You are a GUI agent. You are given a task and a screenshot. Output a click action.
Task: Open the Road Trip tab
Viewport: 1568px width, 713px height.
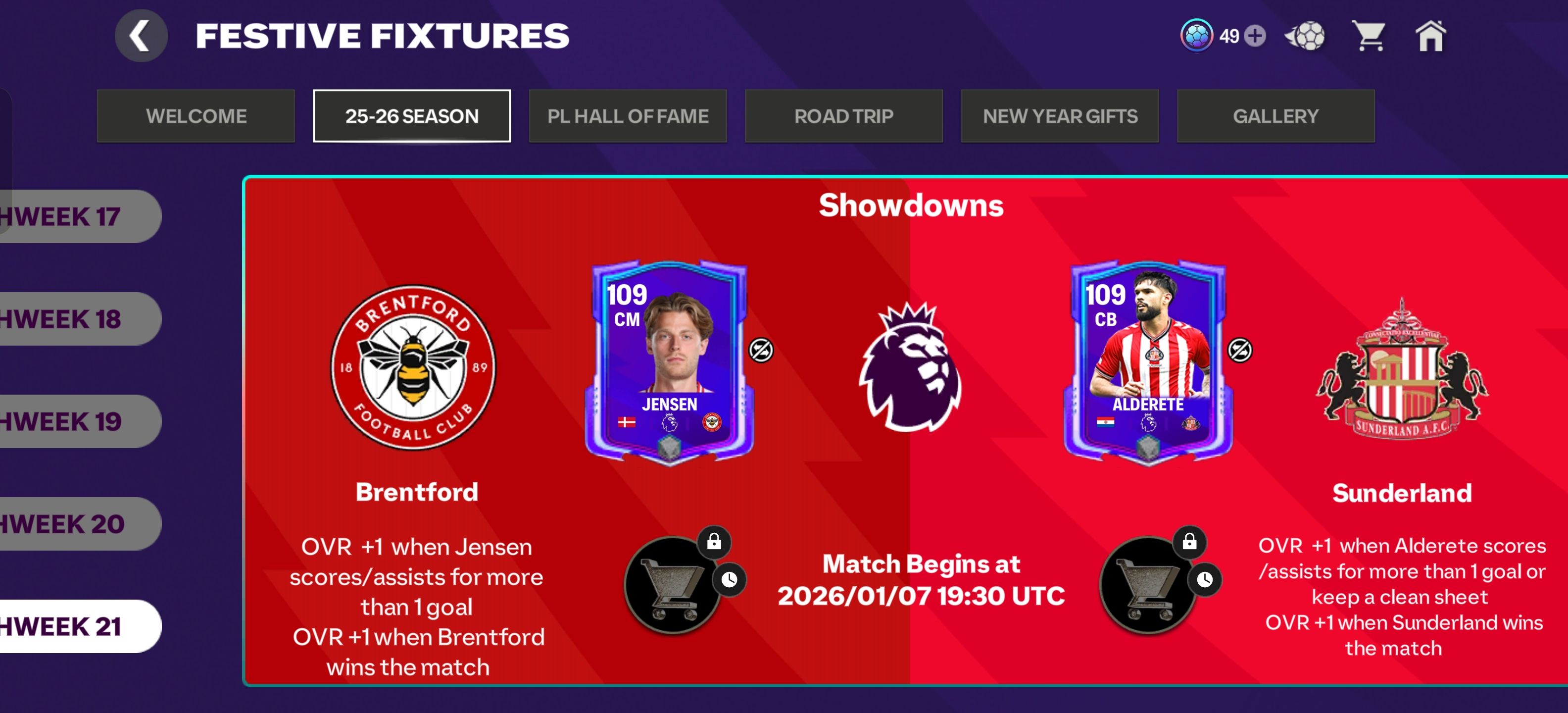(x=844, y=116)
